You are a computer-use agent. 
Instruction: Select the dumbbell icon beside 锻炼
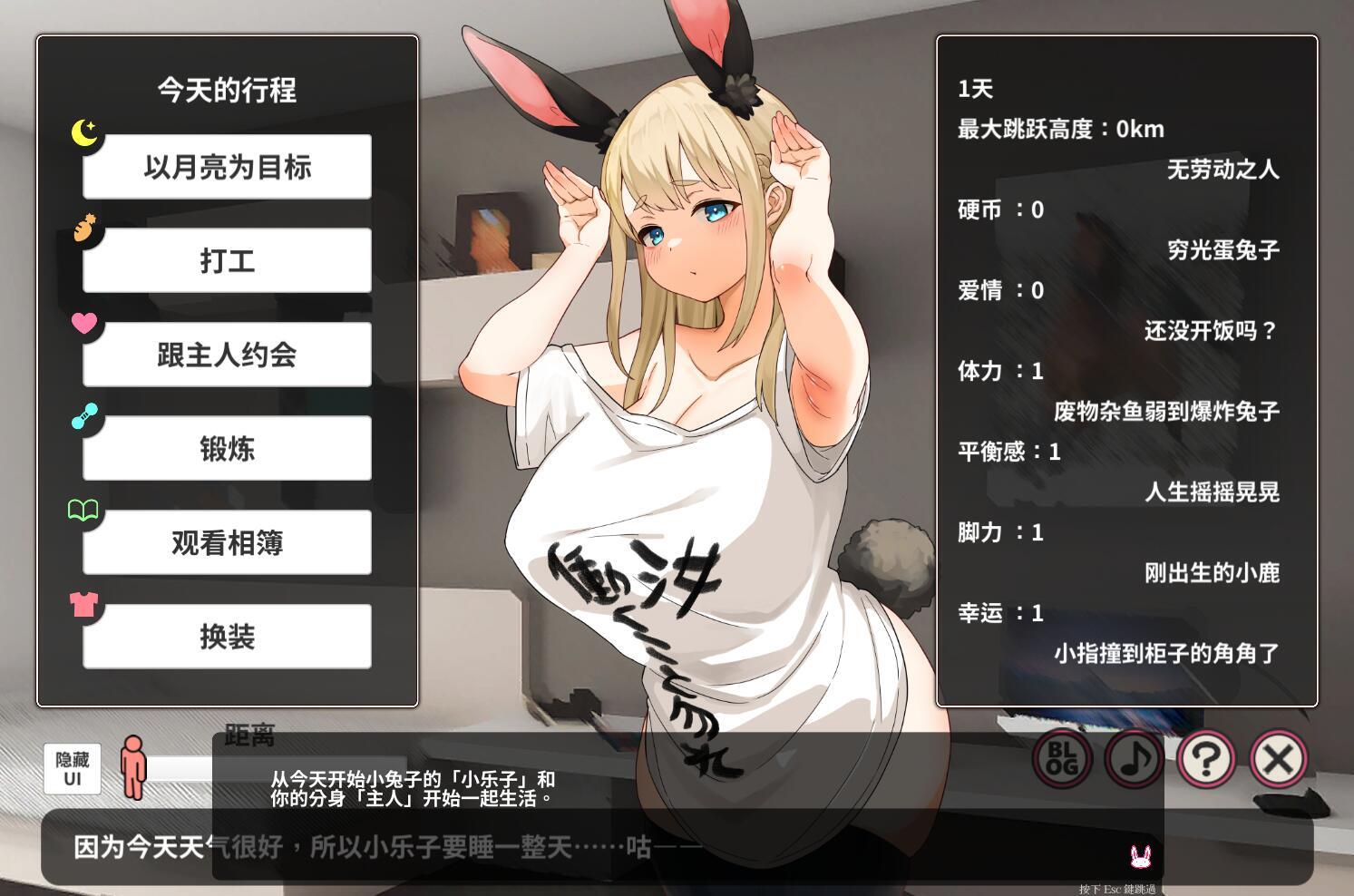(x=84, y=417)
